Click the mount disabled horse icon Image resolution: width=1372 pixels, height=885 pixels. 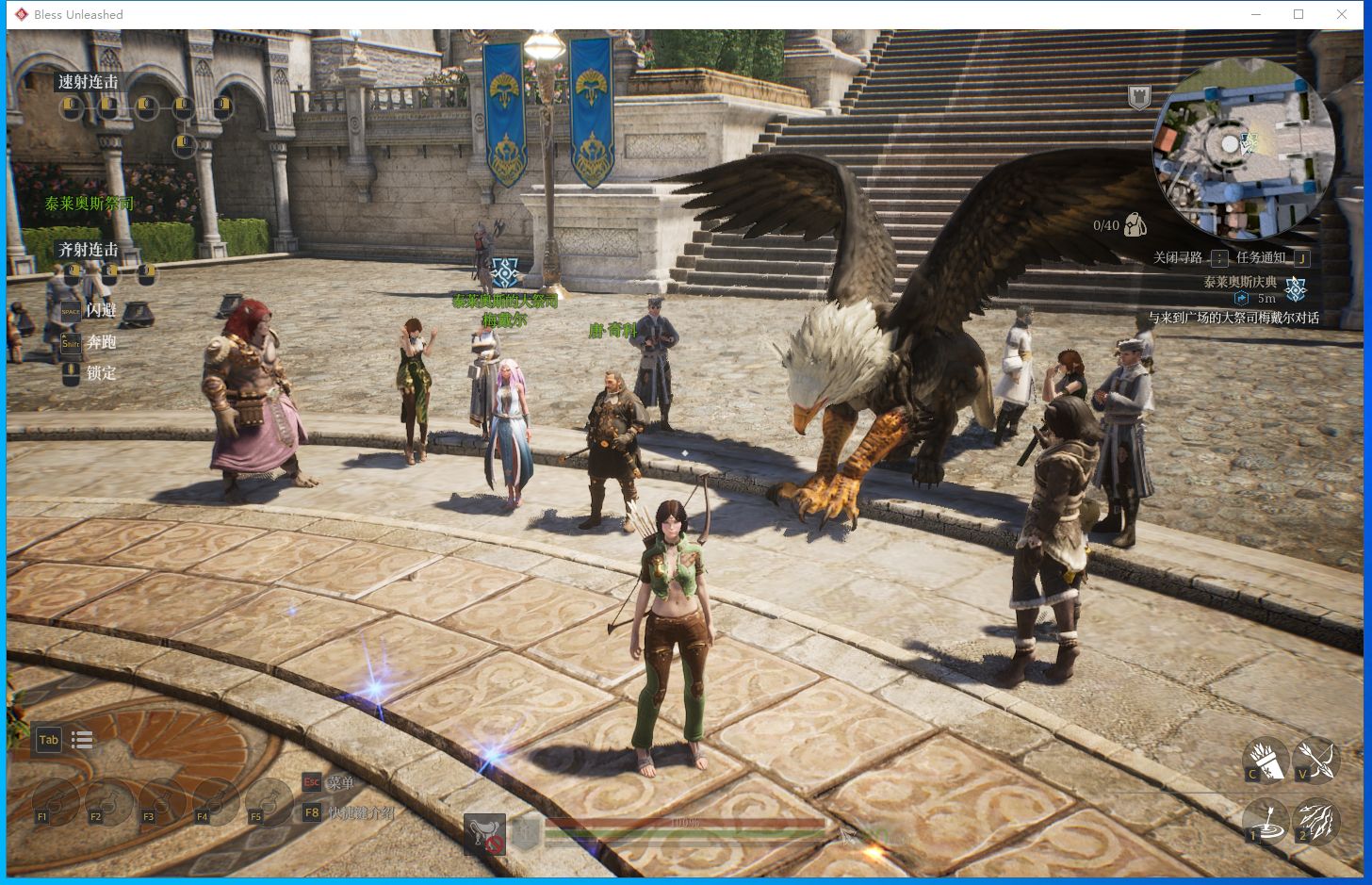(485, 833)
